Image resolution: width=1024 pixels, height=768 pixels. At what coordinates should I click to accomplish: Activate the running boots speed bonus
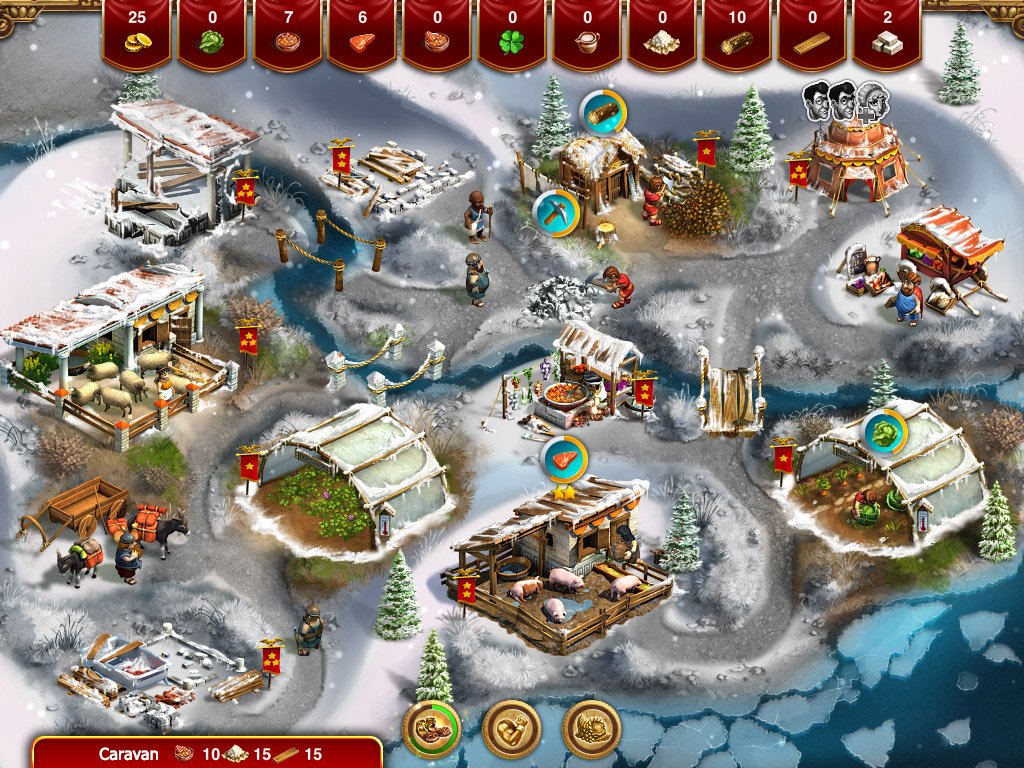tap(432, 730)
